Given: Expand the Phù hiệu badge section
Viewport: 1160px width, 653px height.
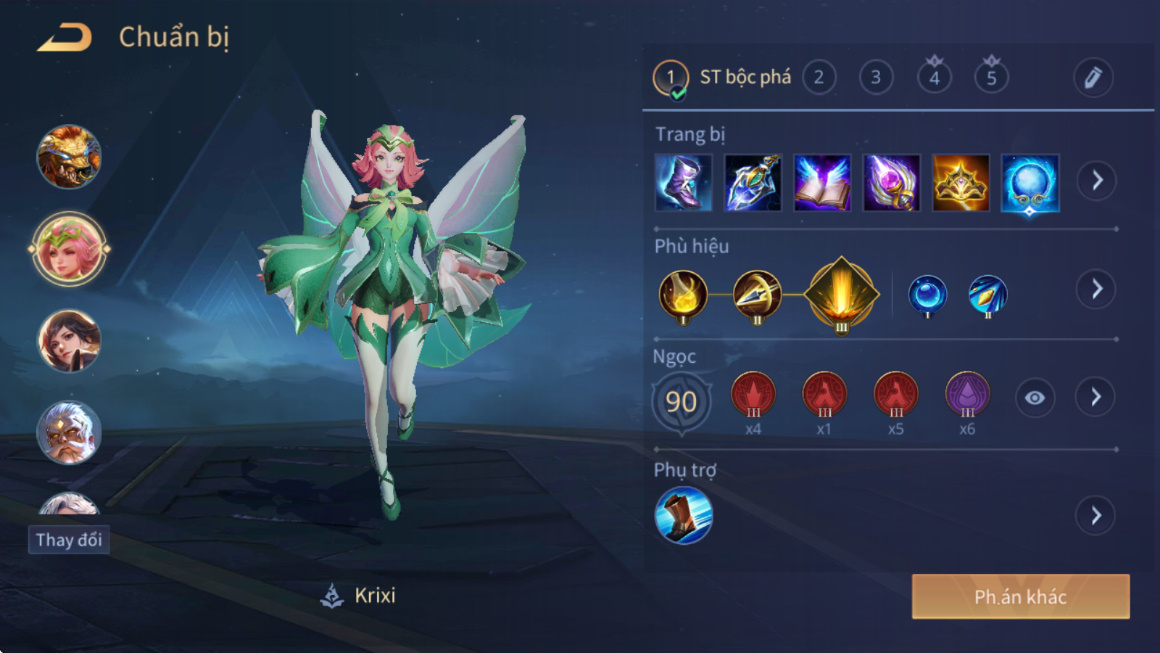Looking at the screenshot, I should click(x=1096, y=289).
